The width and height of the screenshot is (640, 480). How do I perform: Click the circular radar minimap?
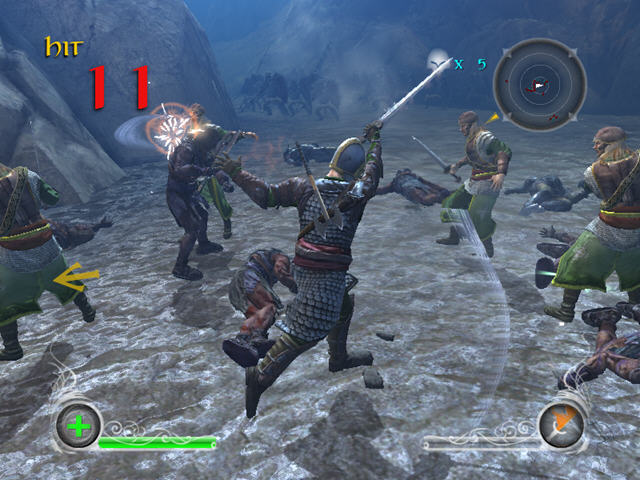(x=540, y=86)
